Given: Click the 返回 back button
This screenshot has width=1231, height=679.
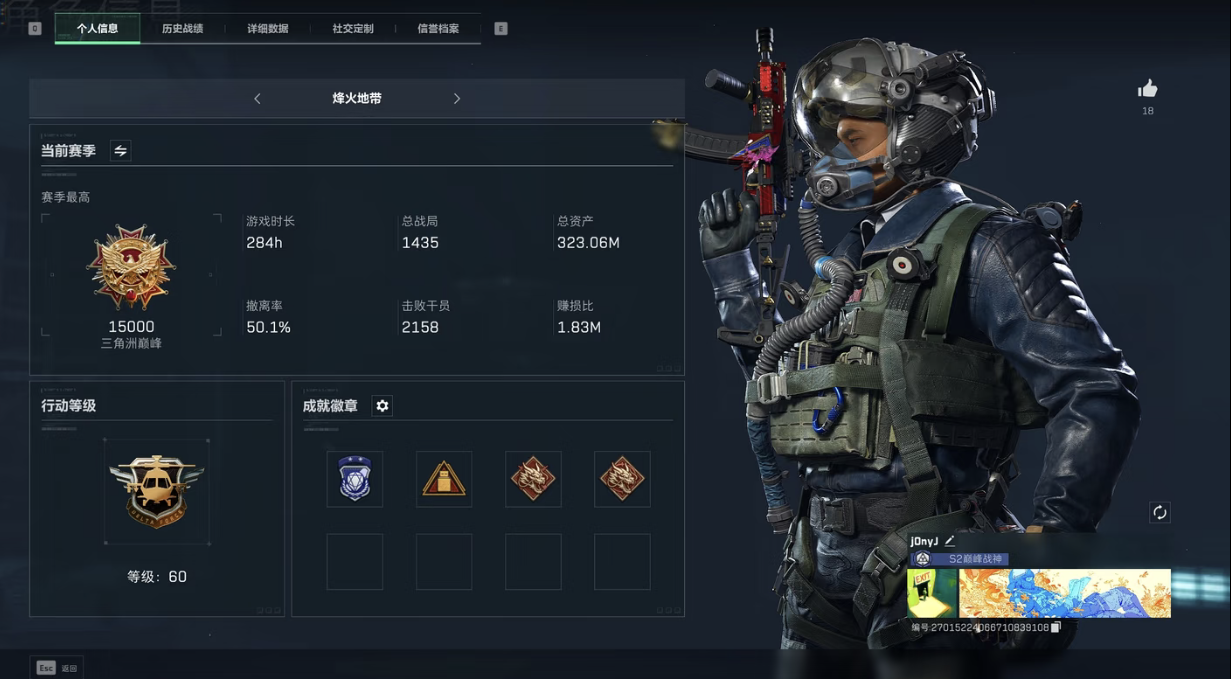Looking at the screenshot, I should point(57,668).
